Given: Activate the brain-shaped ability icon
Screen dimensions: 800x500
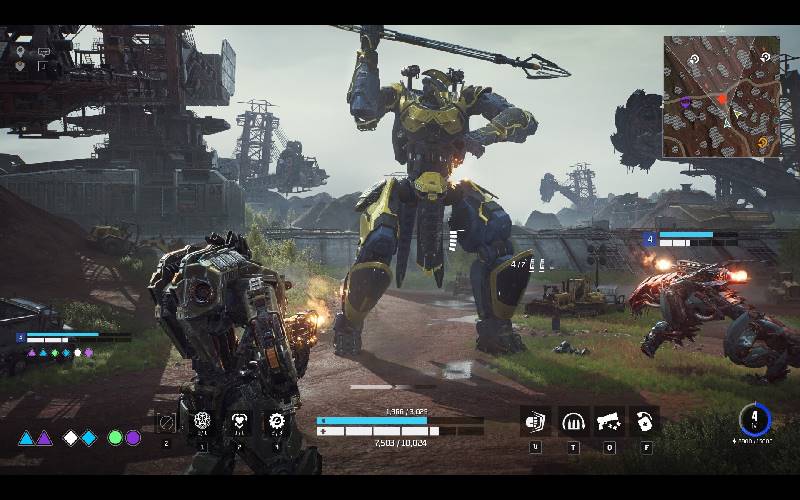Looking at the screenshot, I should coord(202,422).
